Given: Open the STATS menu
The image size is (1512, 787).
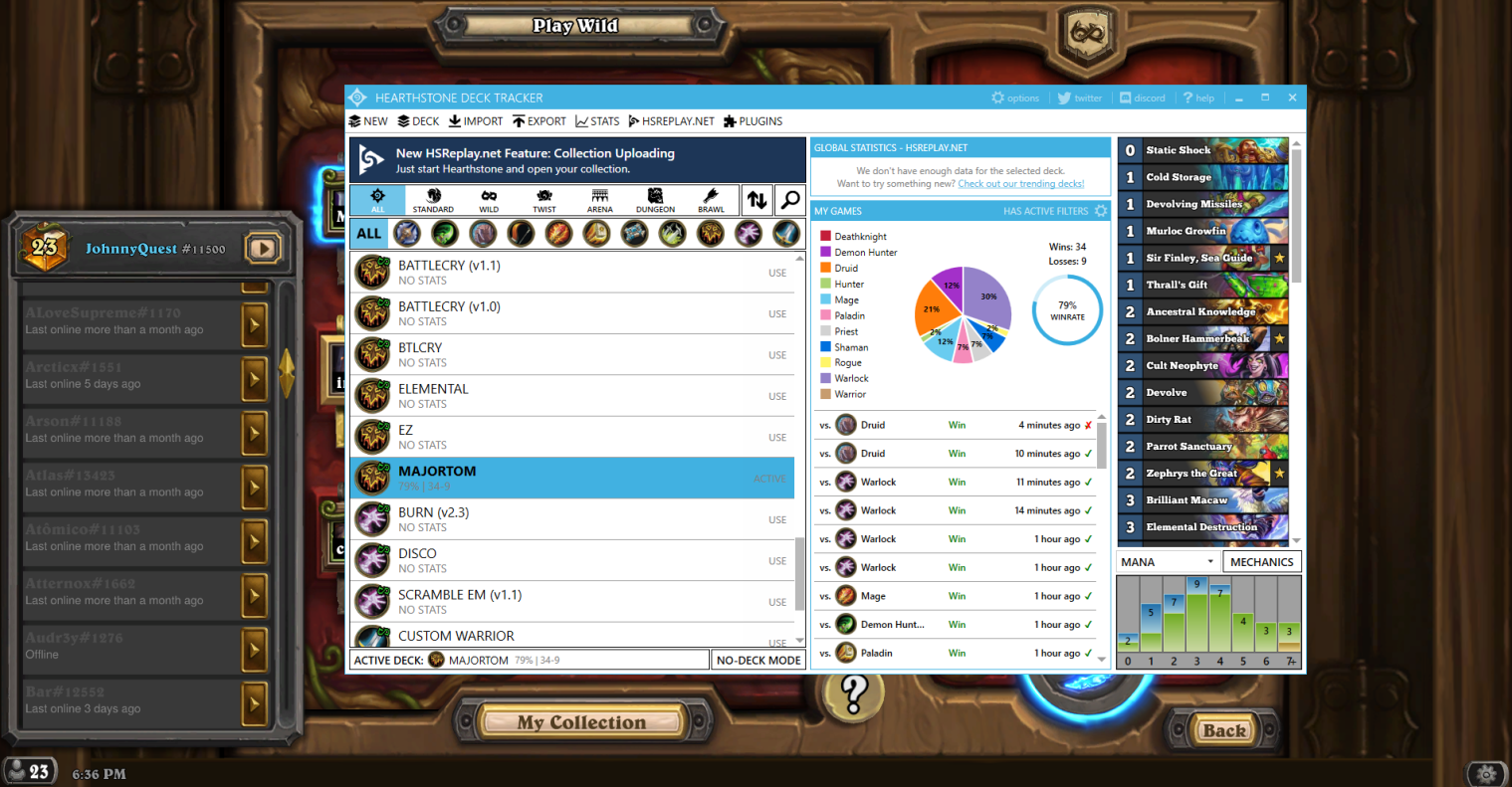Looking at the screenshot, I should point(597,121).
